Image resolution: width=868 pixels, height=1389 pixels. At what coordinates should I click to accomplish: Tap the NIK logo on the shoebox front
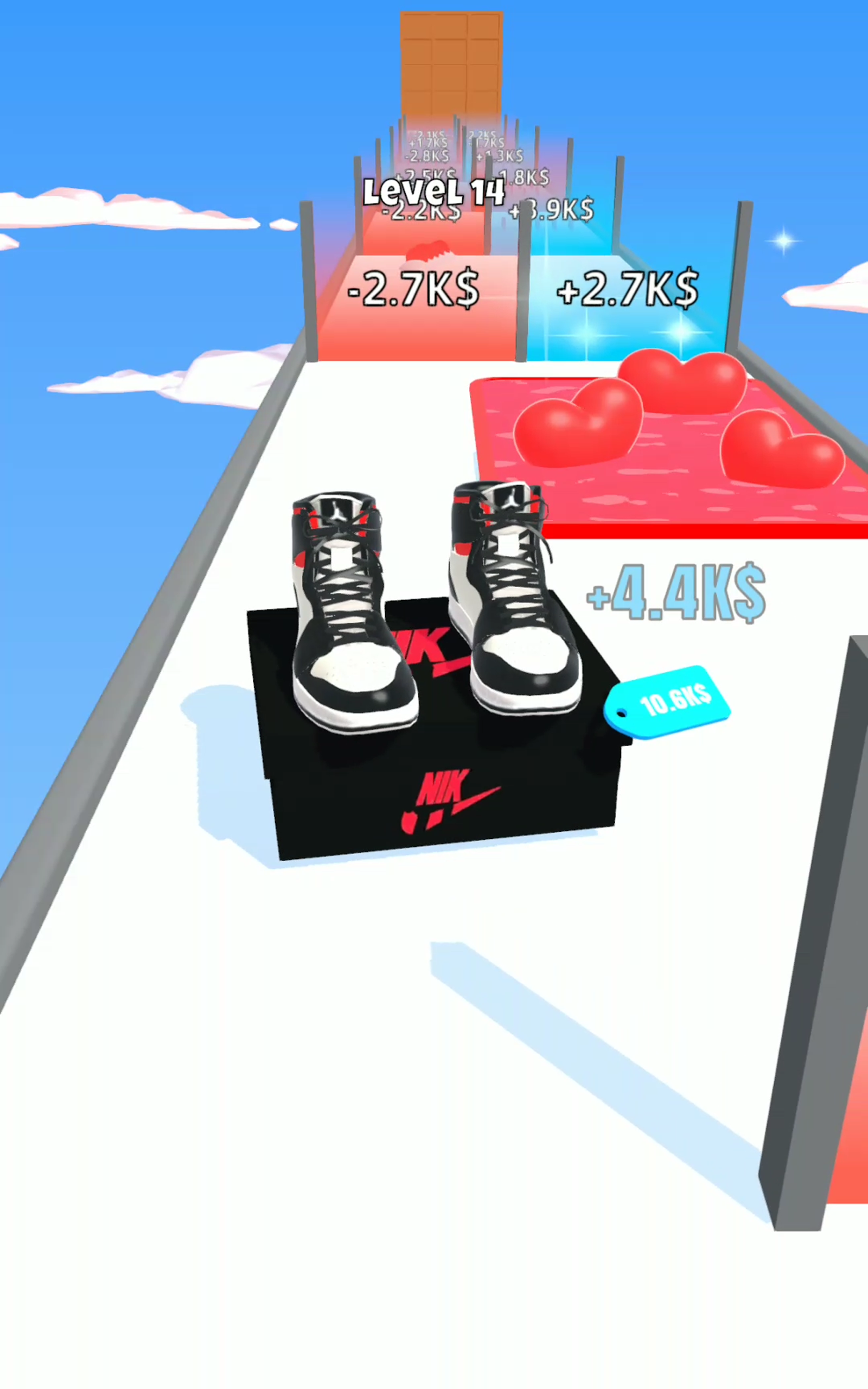[x=454, y=798]
